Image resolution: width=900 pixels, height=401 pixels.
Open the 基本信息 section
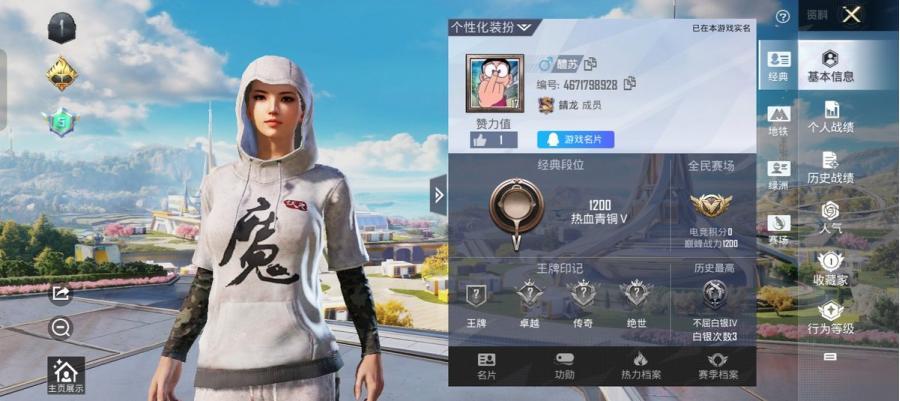(x=830, y=66)
